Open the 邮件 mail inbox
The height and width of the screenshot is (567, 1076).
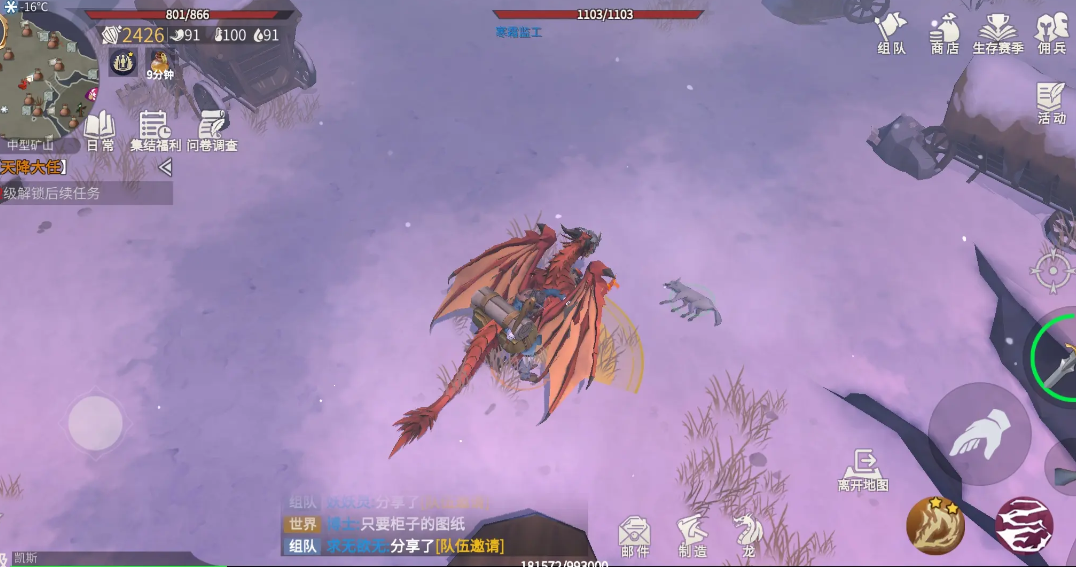(x=634, y=535)
